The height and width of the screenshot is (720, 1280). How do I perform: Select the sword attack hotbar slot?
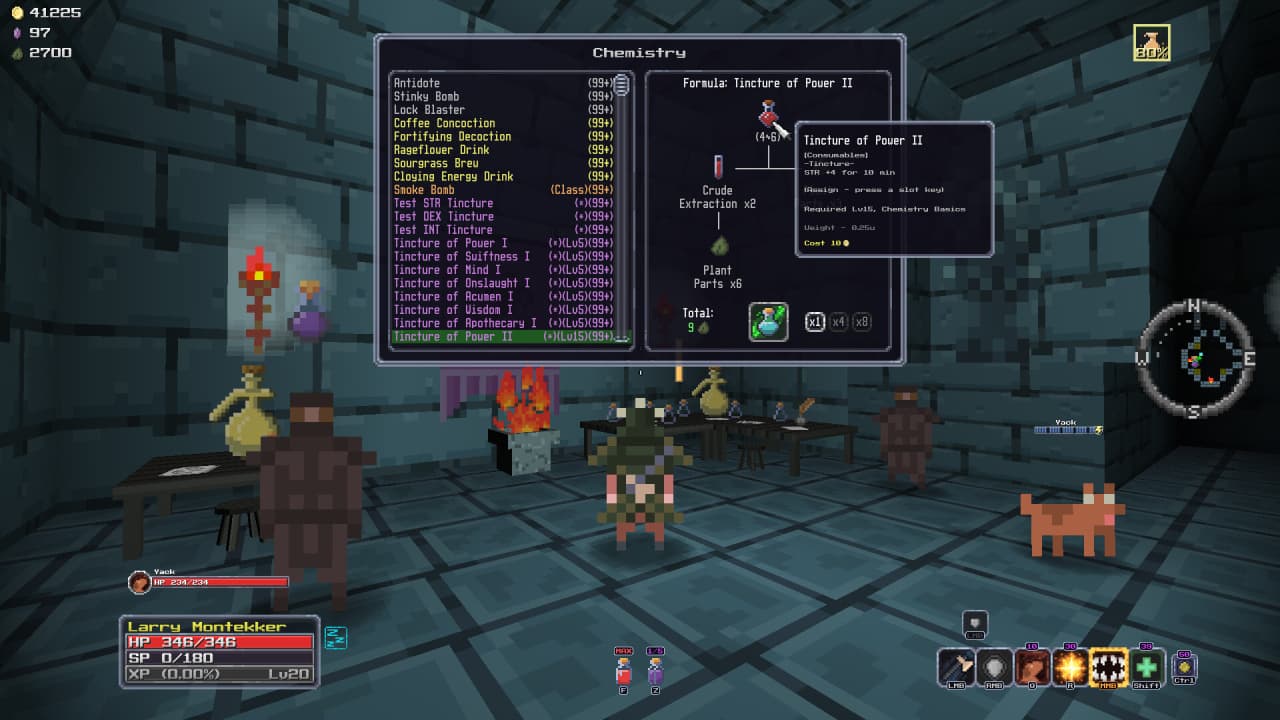[x=956, y=667]
